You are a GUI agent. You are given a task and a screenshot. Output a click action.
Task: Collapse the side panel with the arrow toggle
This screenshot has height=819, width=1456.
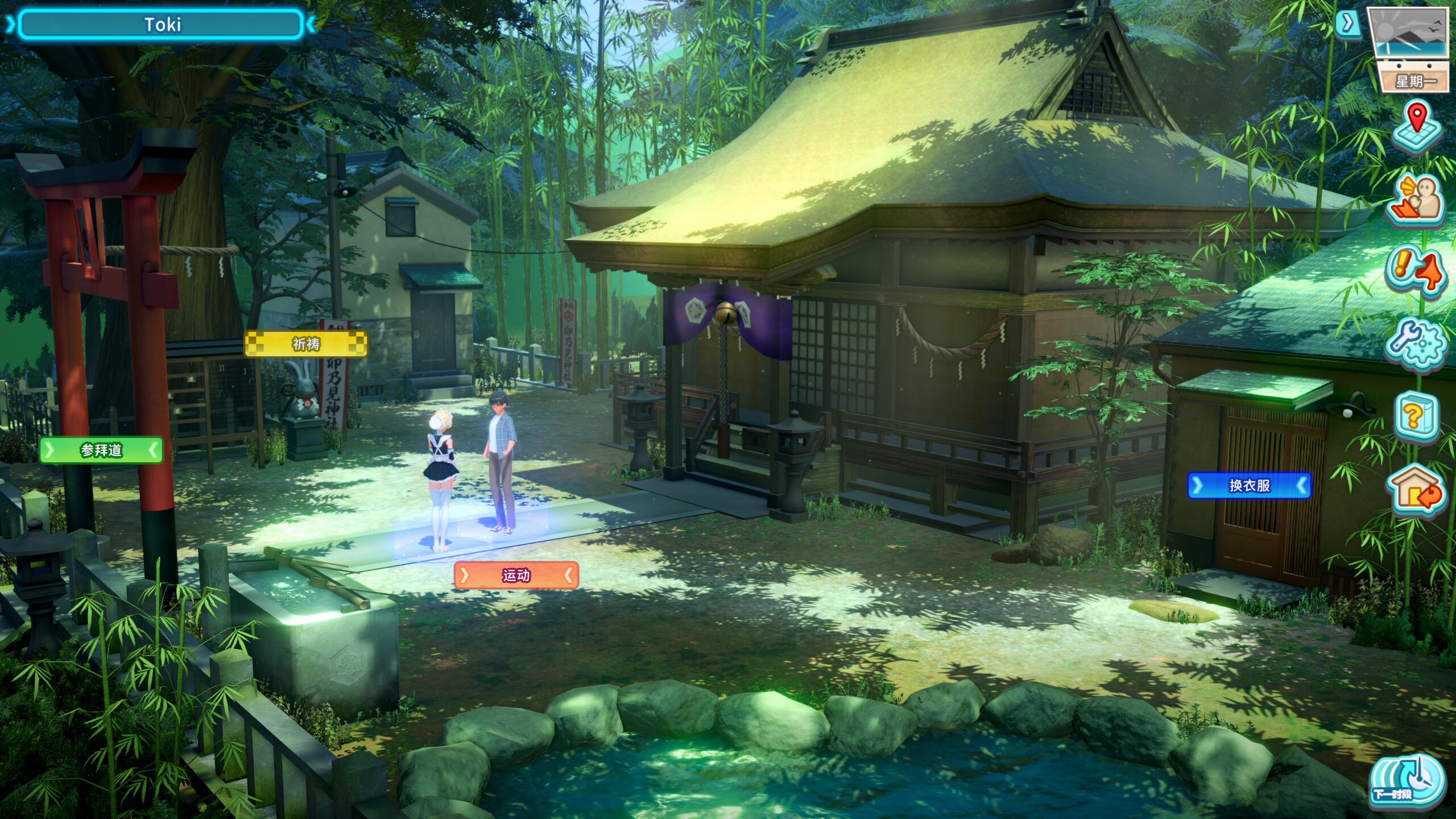pyautogui.click(x=1347, y=23)
